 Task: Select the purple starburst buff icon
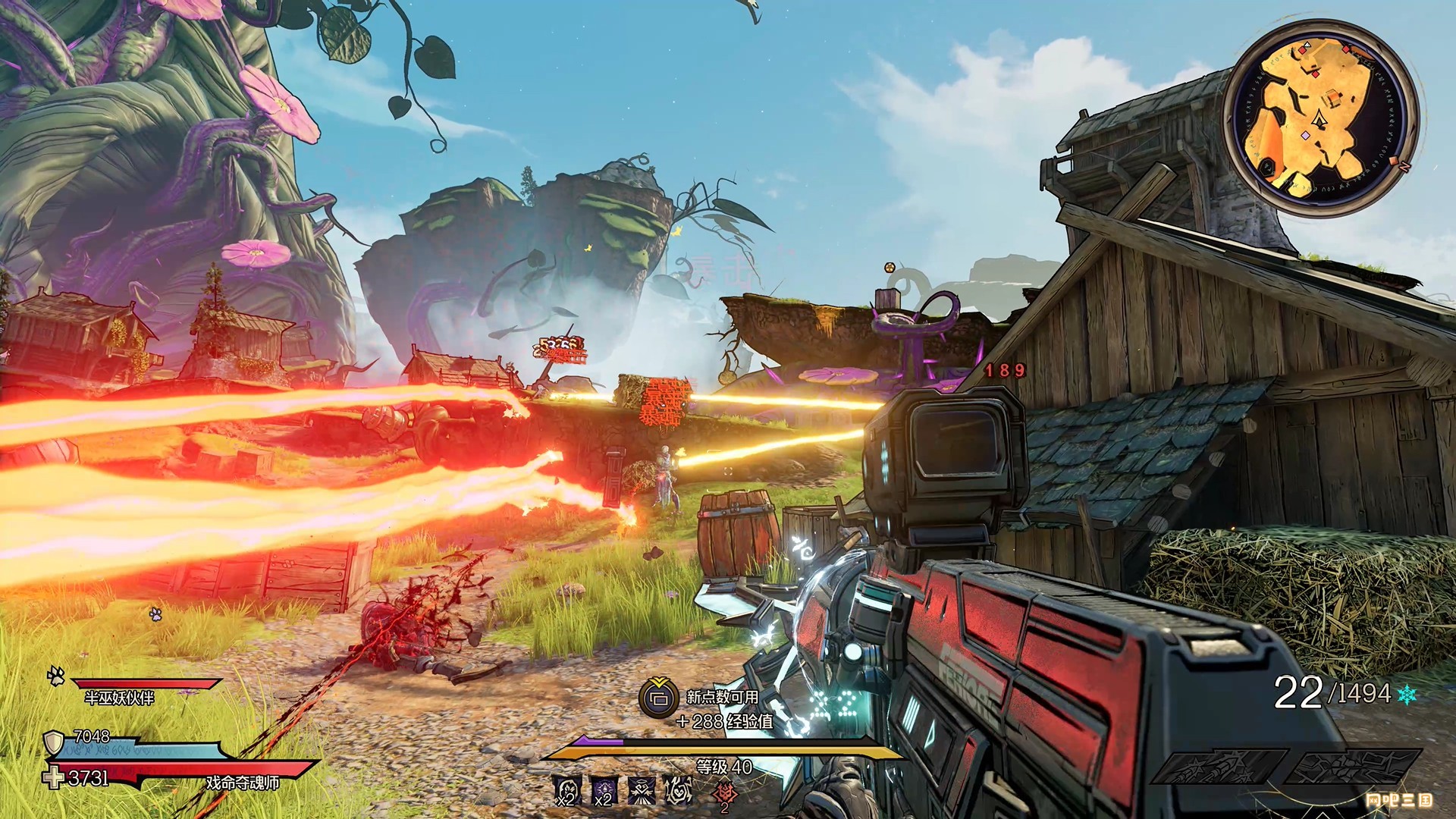pyautogui.click(x=604, y=791)
